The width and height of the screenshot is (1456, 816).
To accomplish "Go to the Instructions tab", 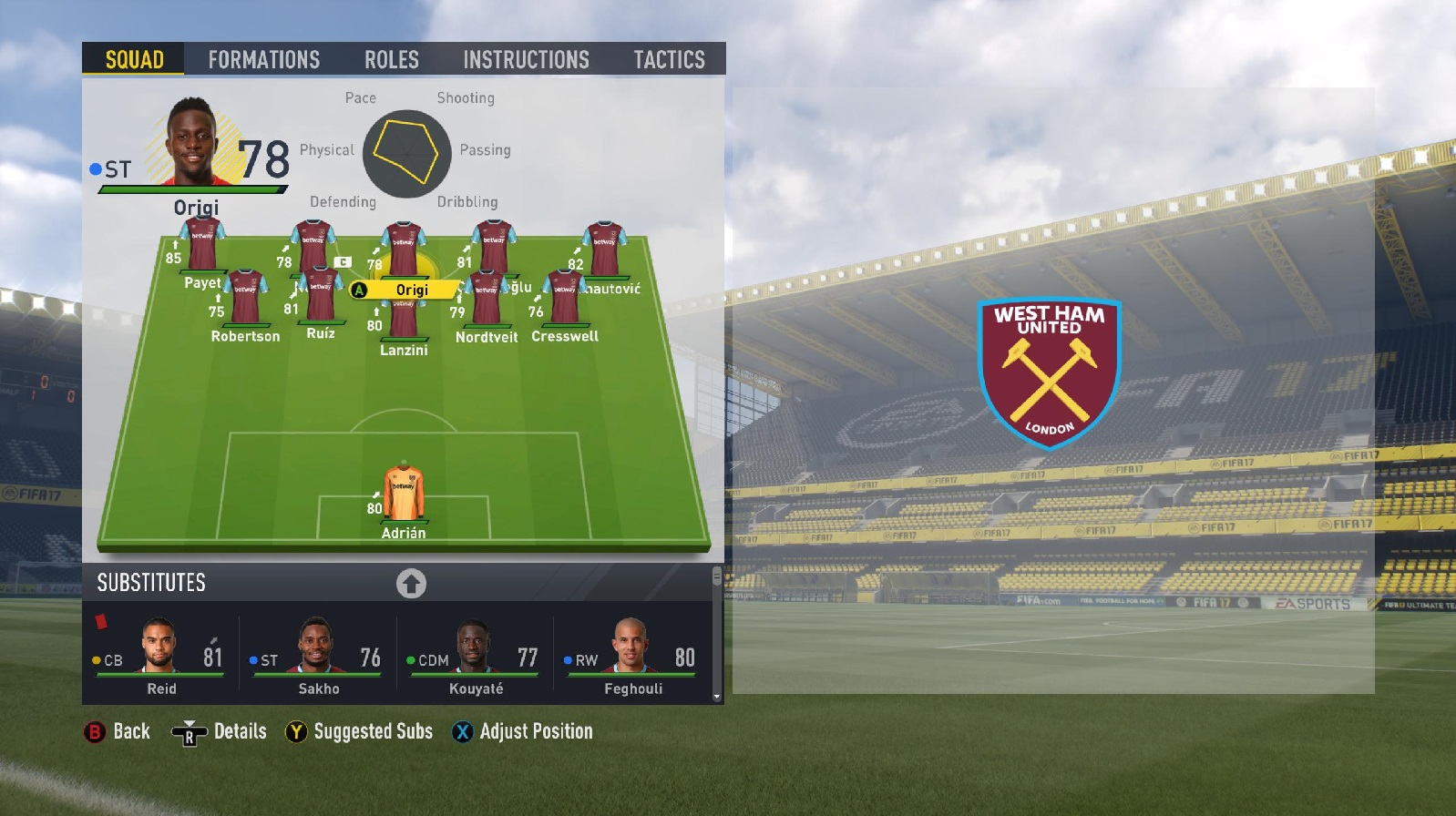I will coord(526,60).
